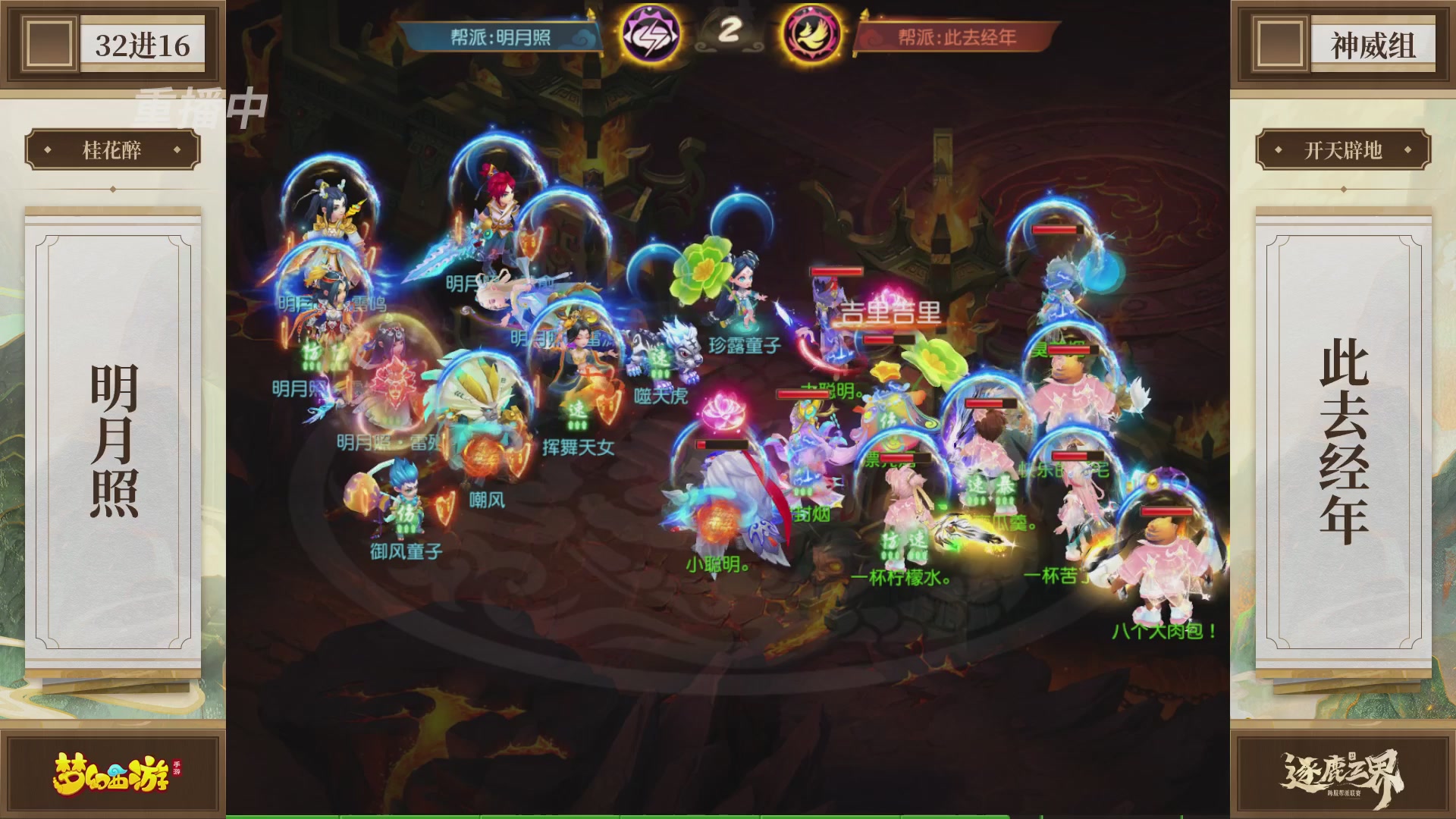Click the purple lightning emblem of 明月照 guild
1456x819 pixels.
(x=651, y=33)
